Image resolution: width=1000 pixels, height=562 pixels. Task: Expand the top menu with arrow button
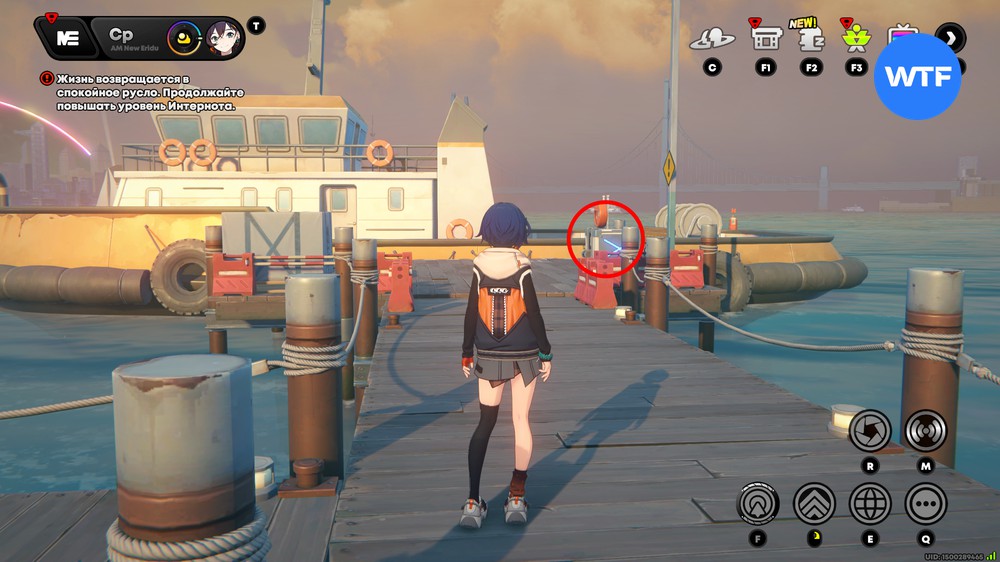pos(950,38)
